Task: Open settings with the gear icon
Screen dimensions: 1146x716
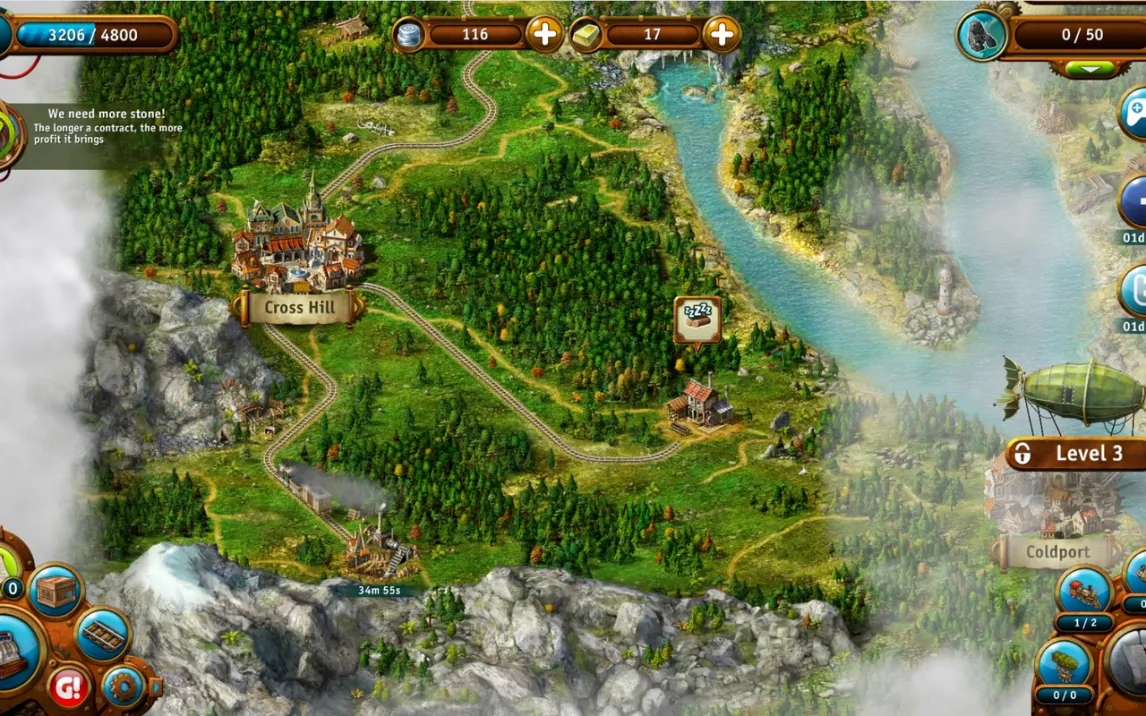Action: click(x=123, y=687)
